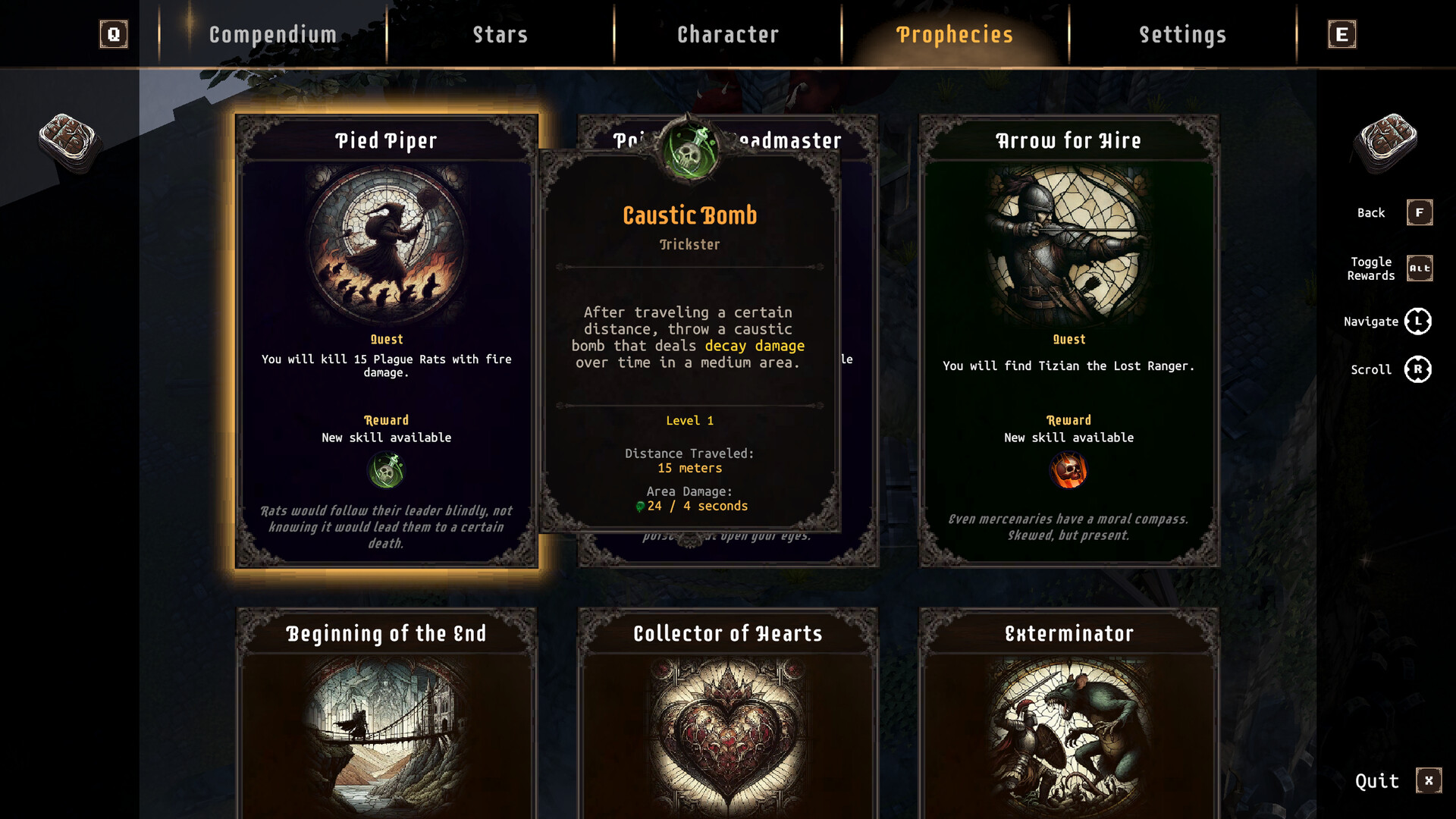The image size is (1456, 819).
Task: Click the flaming skull reward skill icon
Action: [x=1068, y=471]
